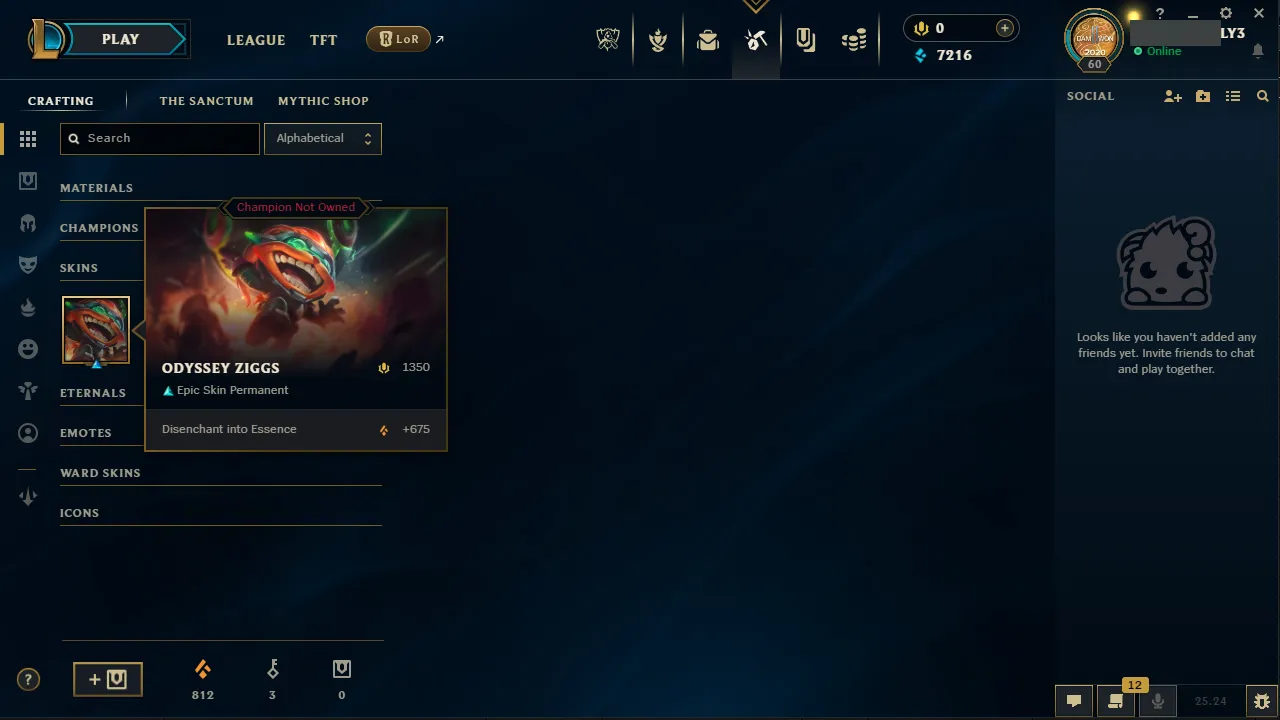1280x720 pixels.
Task: Click the Search input field in crafting
Action: [x=159, y=138]
